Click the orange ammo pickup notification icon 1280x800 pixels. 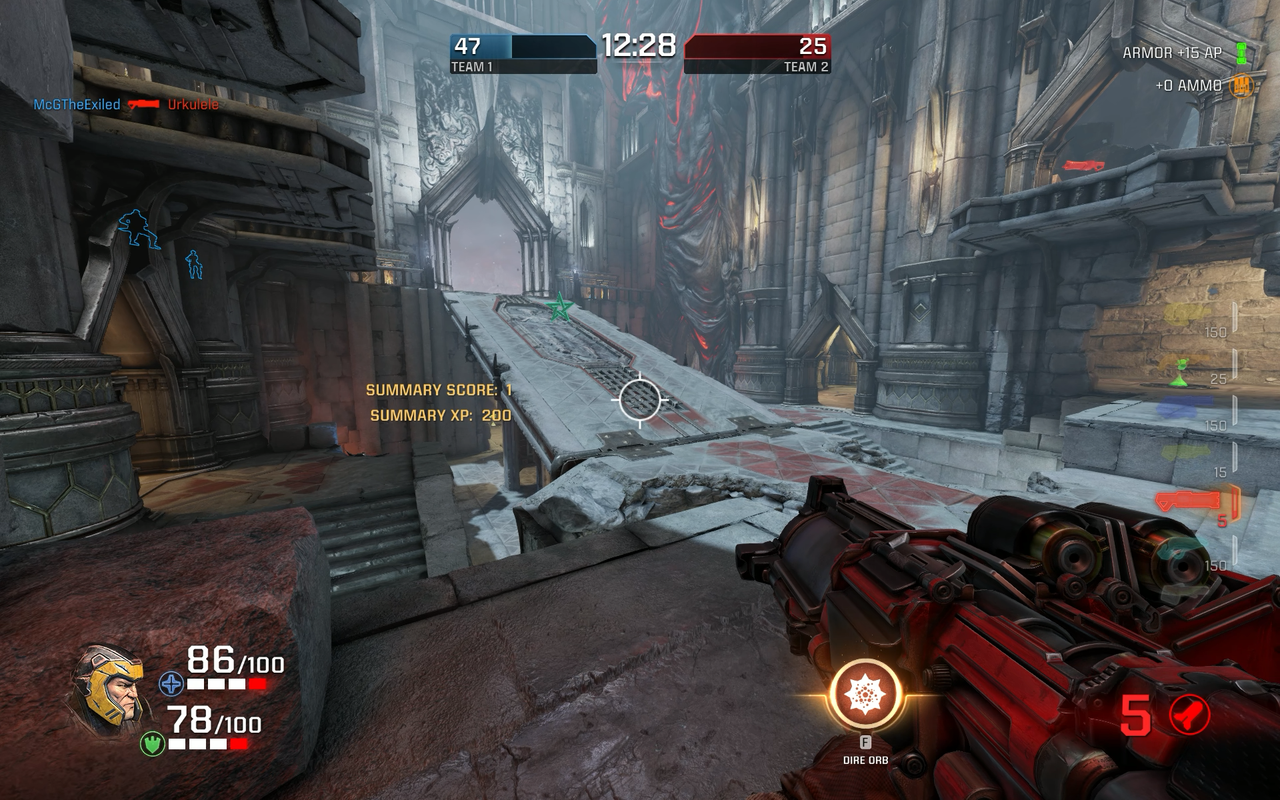coord(1241,86)
